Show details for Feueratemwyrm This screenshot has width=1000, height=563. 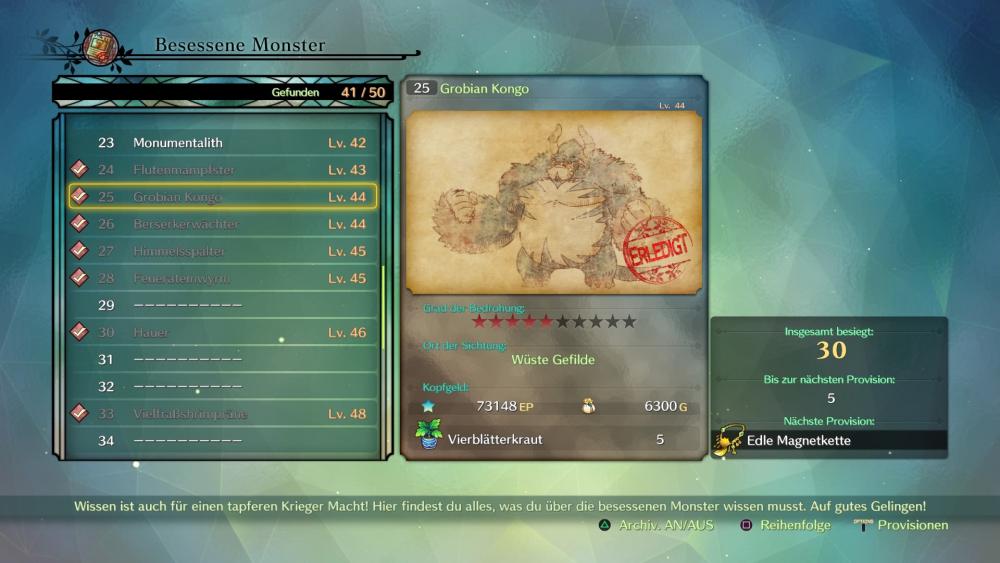pyautogui.click(x=222, y=278)
